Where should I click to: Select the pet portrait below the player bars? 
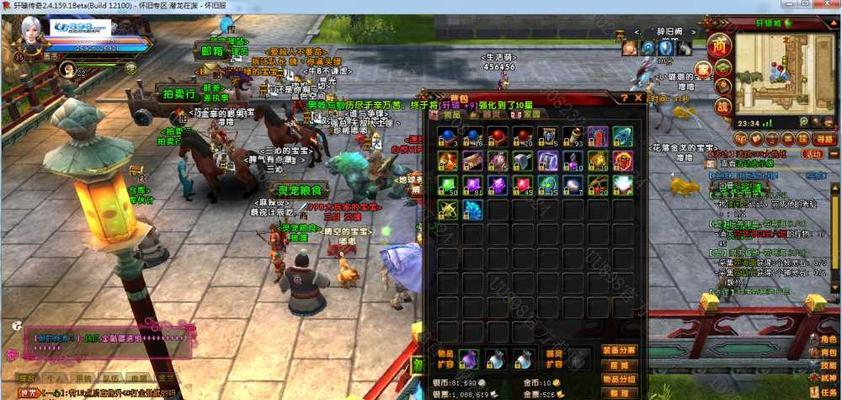70,70
